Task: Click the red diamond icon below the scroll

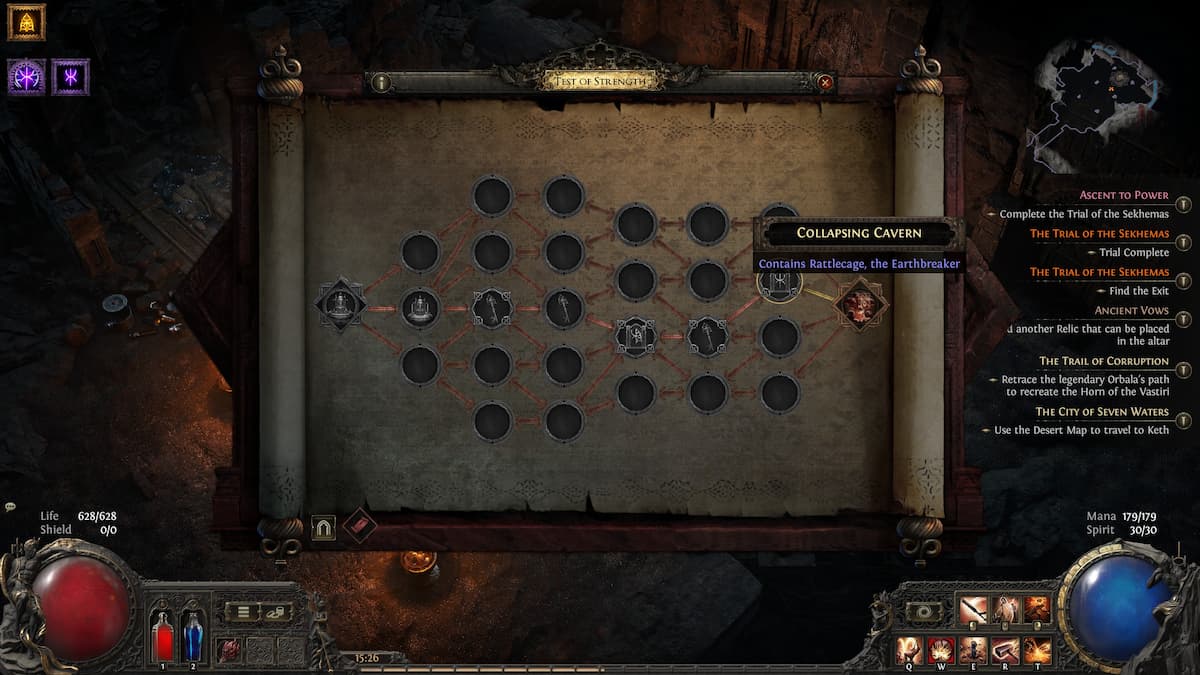Action: [359, 525]
